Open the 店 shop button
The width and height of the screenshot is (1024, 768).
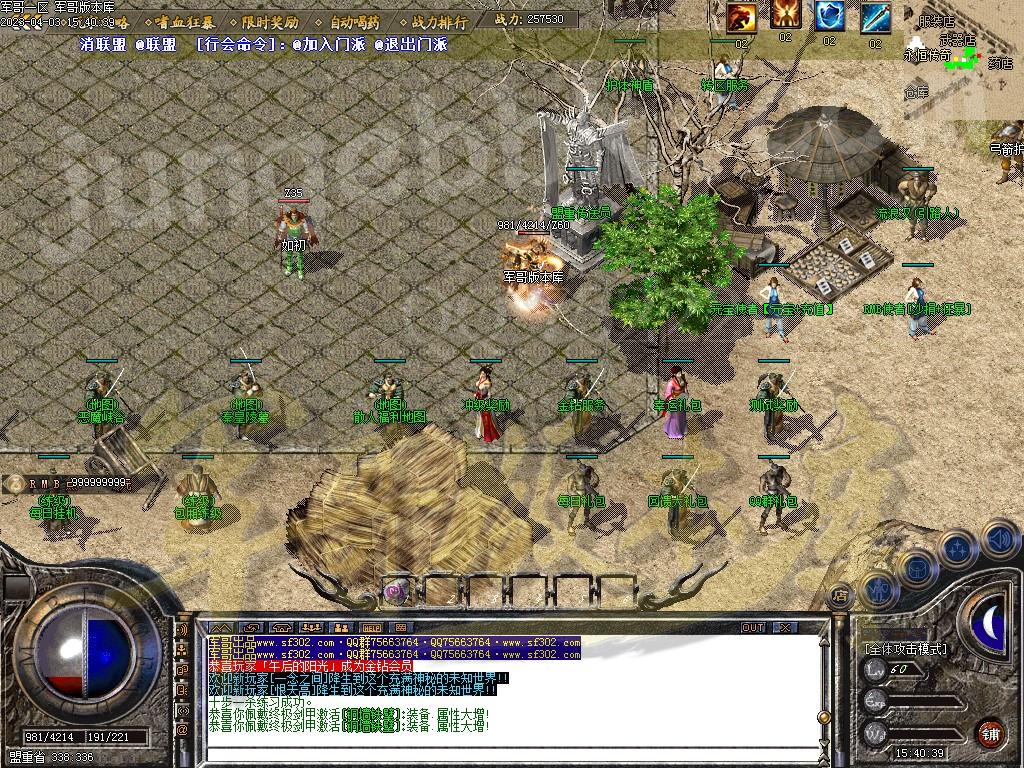point(840,592)
